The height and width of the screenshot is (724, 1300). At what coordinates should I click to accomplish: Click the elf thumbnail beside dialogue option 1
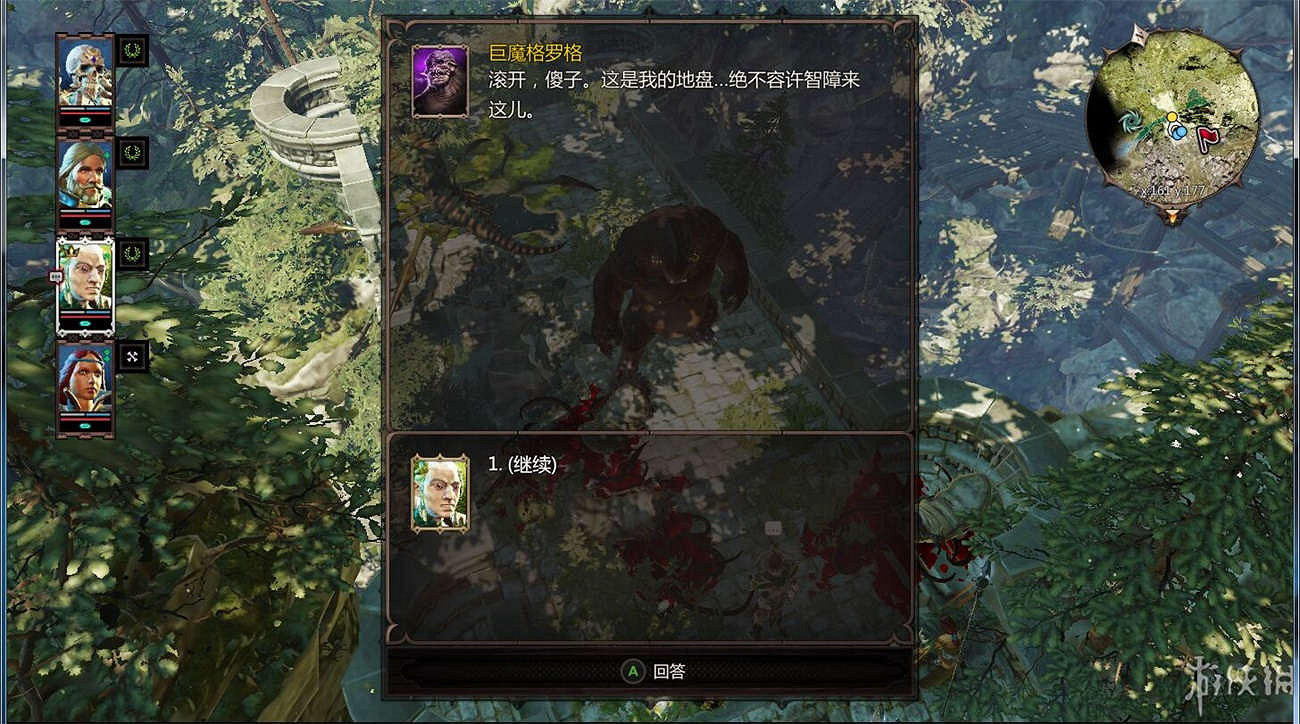pos(438,495)
